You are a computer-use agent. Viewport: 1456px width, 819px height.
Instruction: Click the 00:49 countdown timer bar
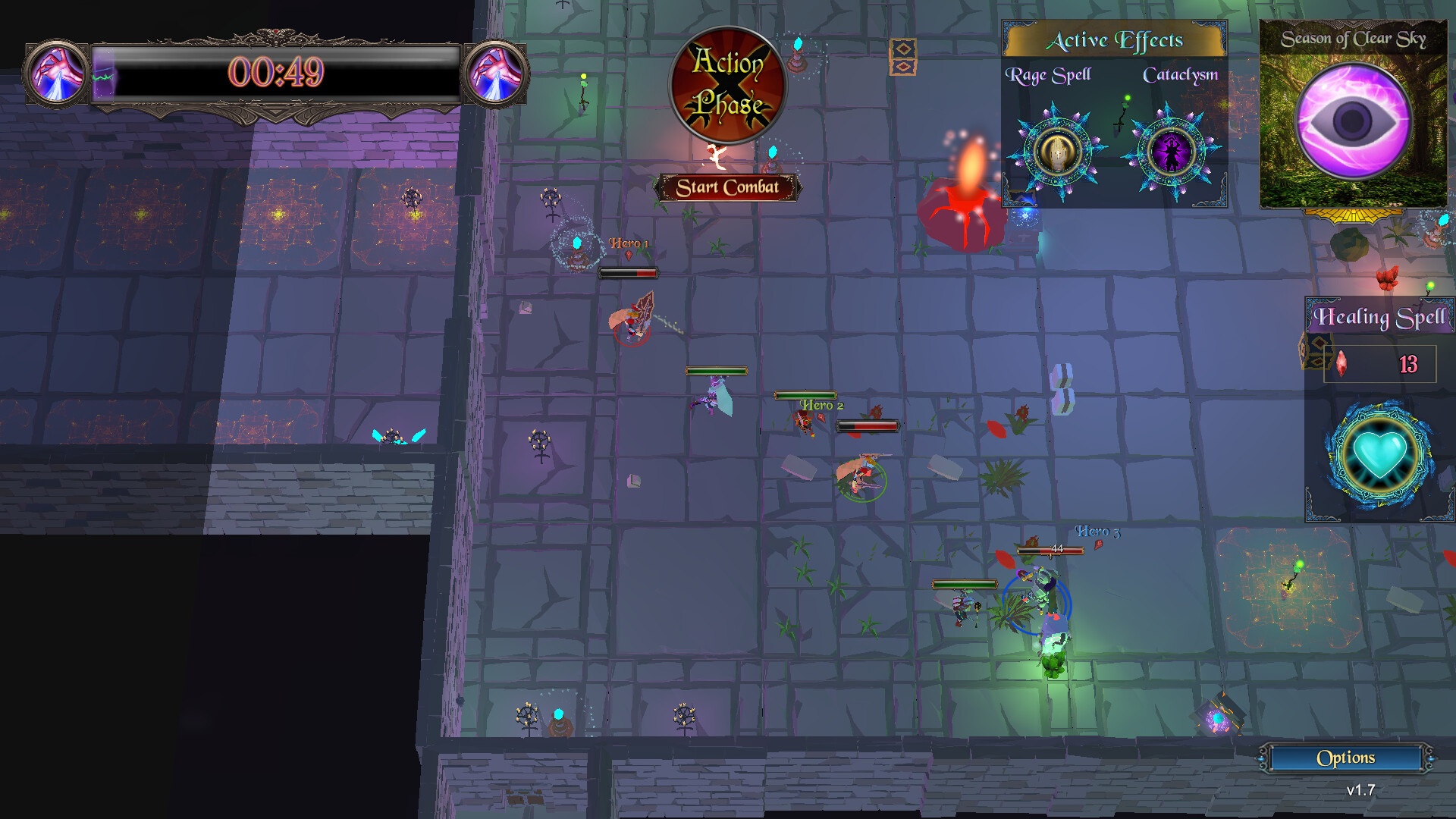(x=279, y=71)
